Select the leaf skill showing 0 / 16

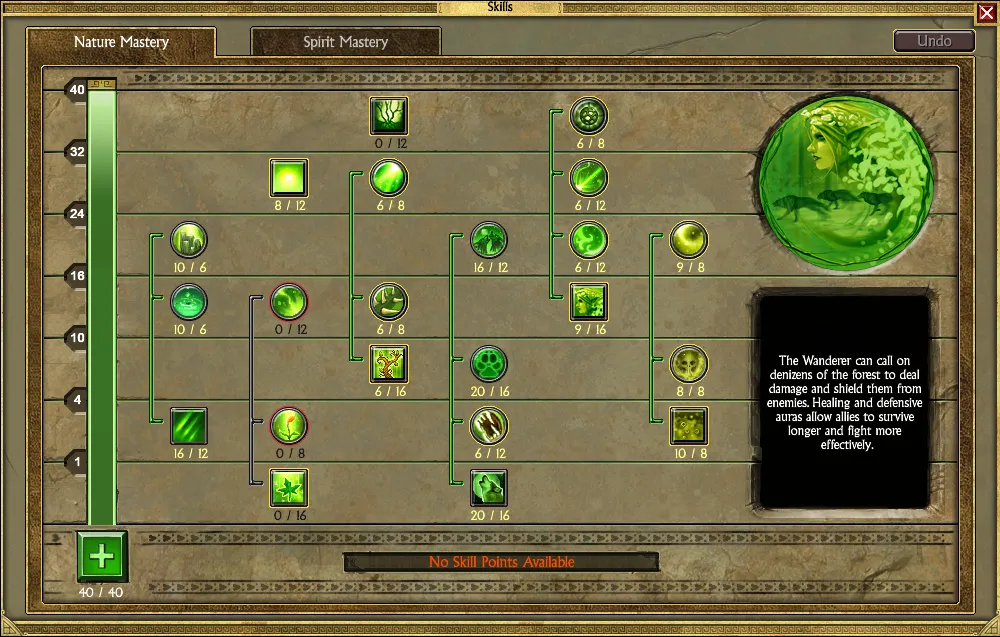tap(289, 488)
